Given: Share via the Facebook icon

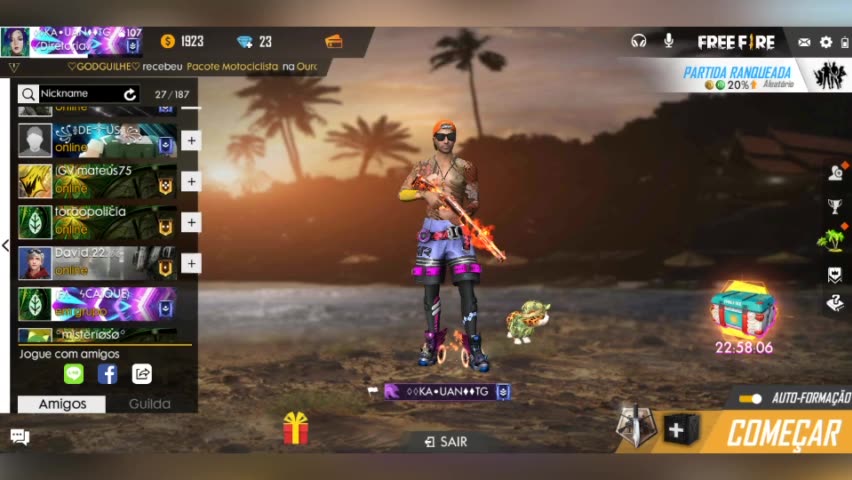Looking at the screenshot, I should (x=107, y=374).
